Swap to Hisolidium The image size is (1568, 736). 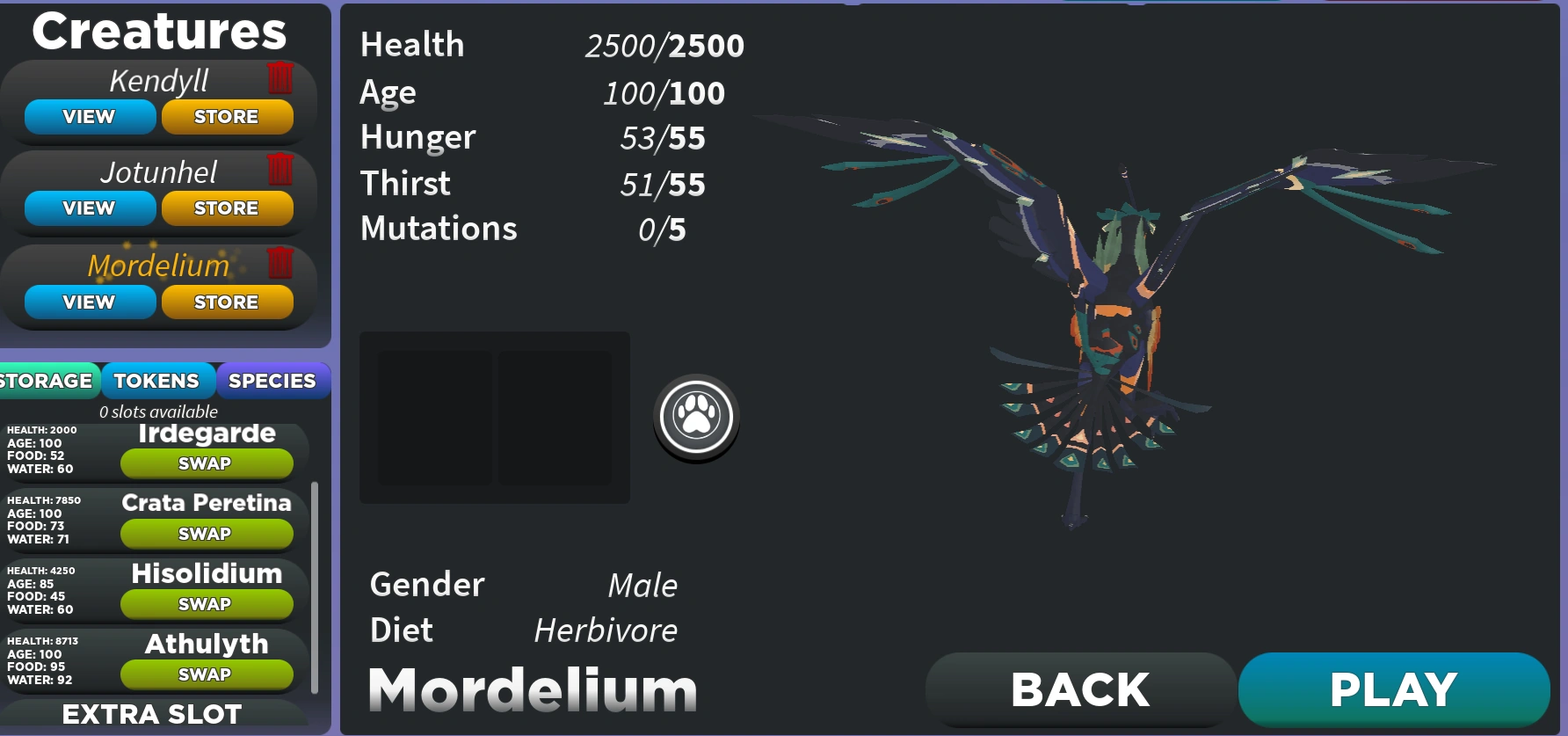click(x=207, y=604)
